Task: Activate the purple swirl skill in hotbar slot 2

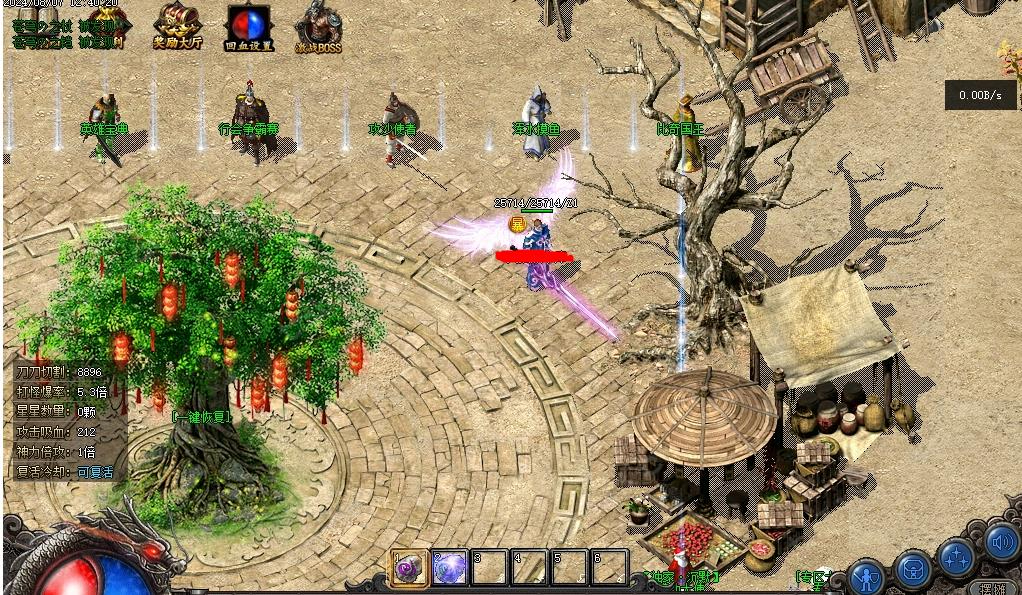Action: coord(450,568)
